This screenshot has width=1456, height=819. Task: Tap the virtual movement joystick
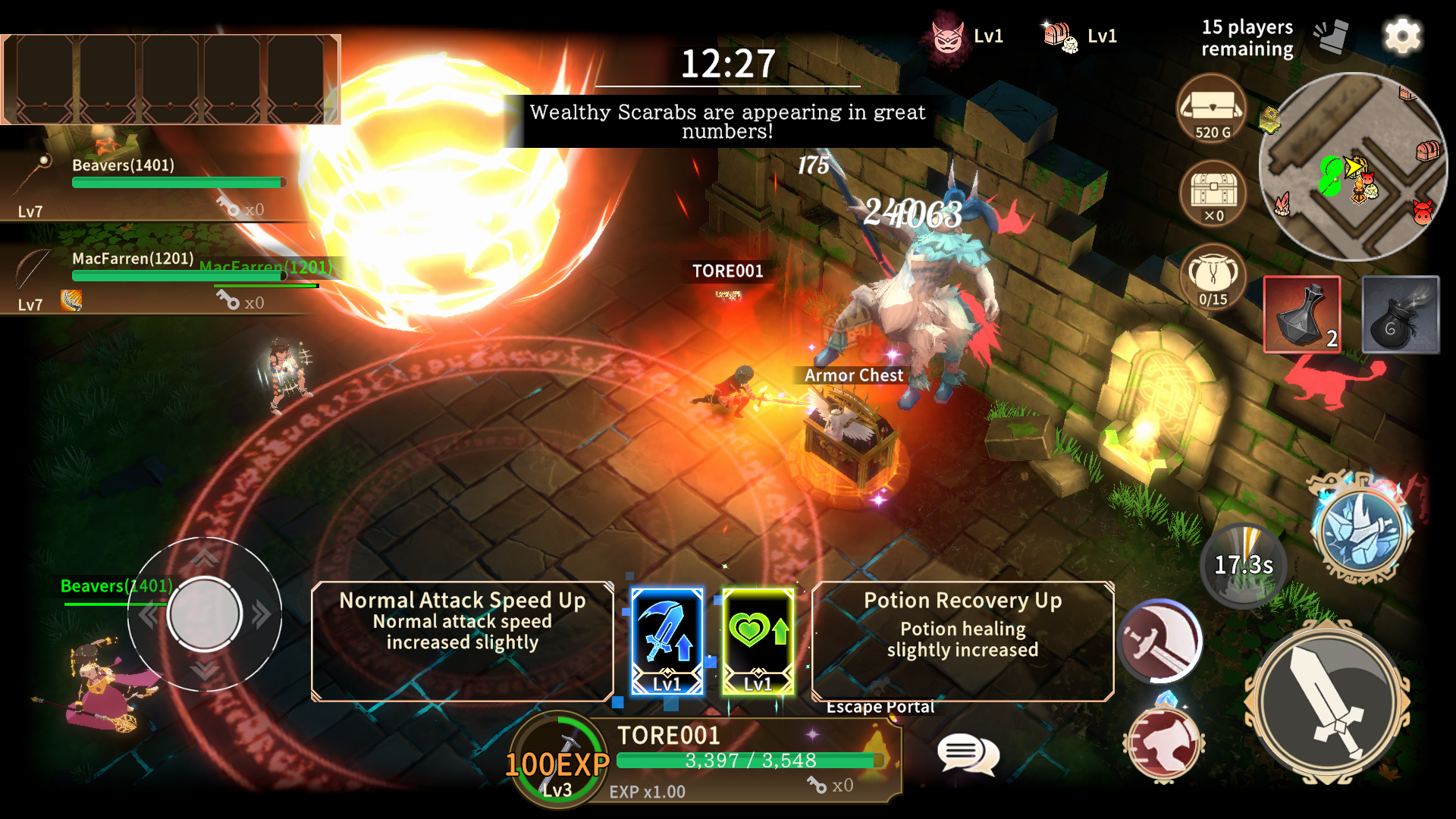(x=204, y=614)
